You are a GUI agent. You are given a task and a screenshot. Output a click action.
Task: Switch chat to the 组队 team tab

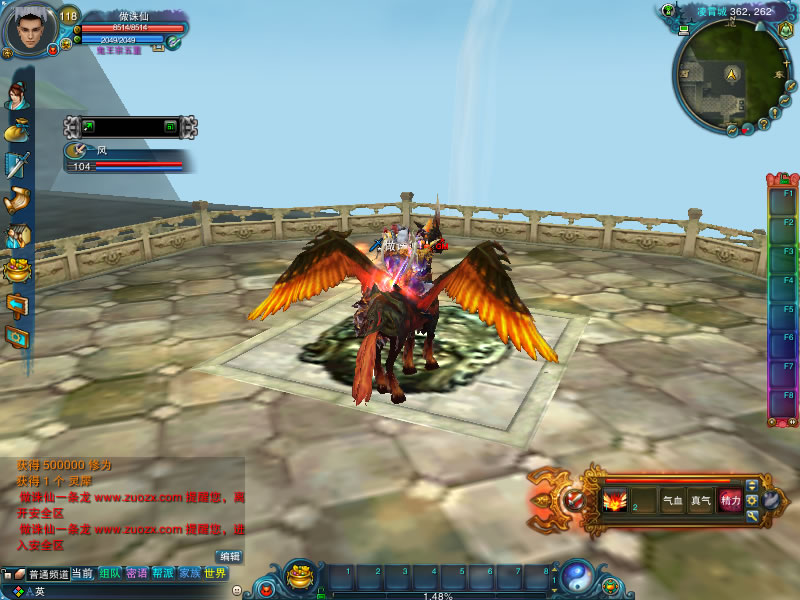click(110, 574)
